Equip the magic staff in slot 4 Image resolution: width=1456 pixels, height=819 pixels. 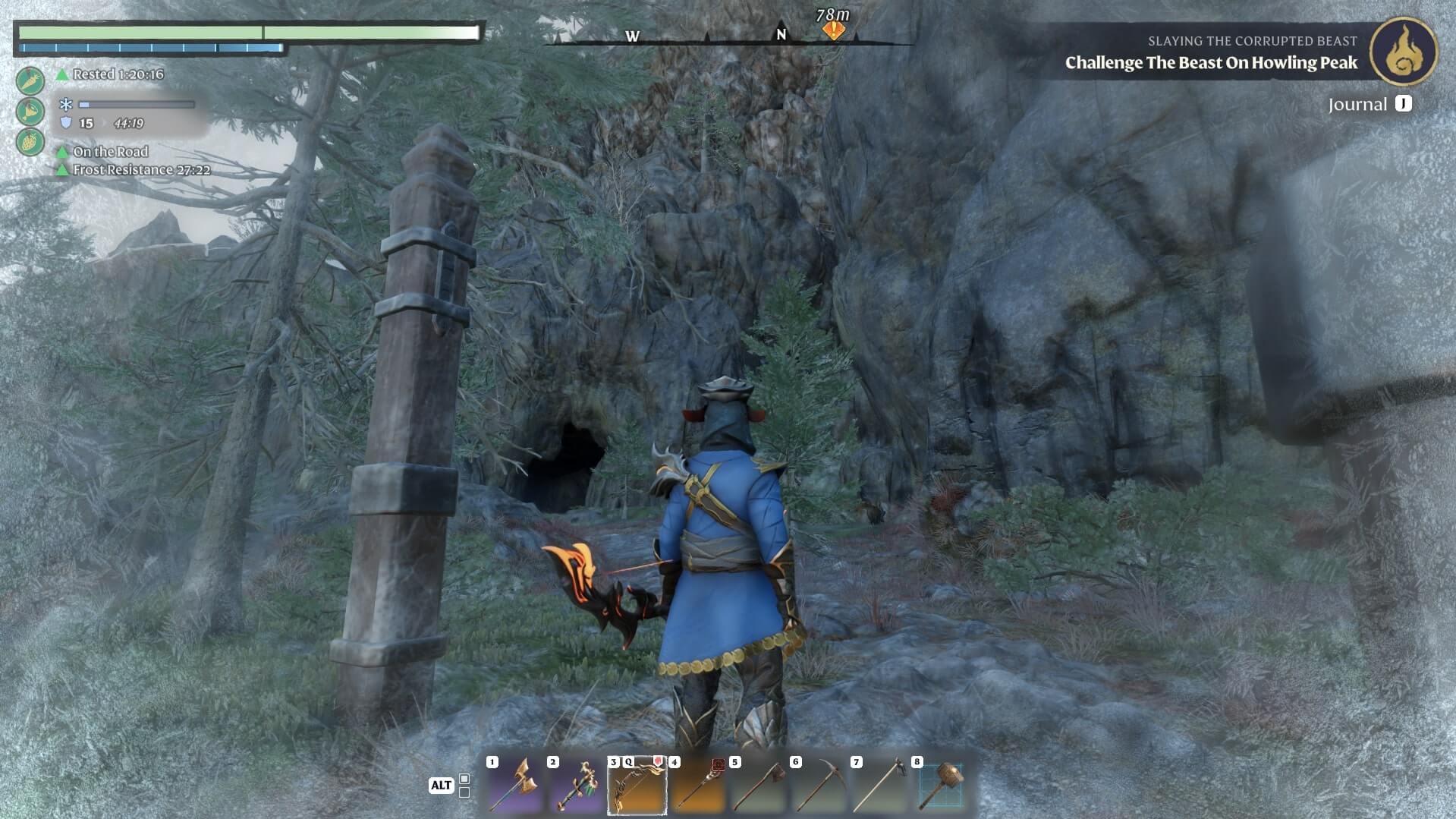(x=697, y=786)
